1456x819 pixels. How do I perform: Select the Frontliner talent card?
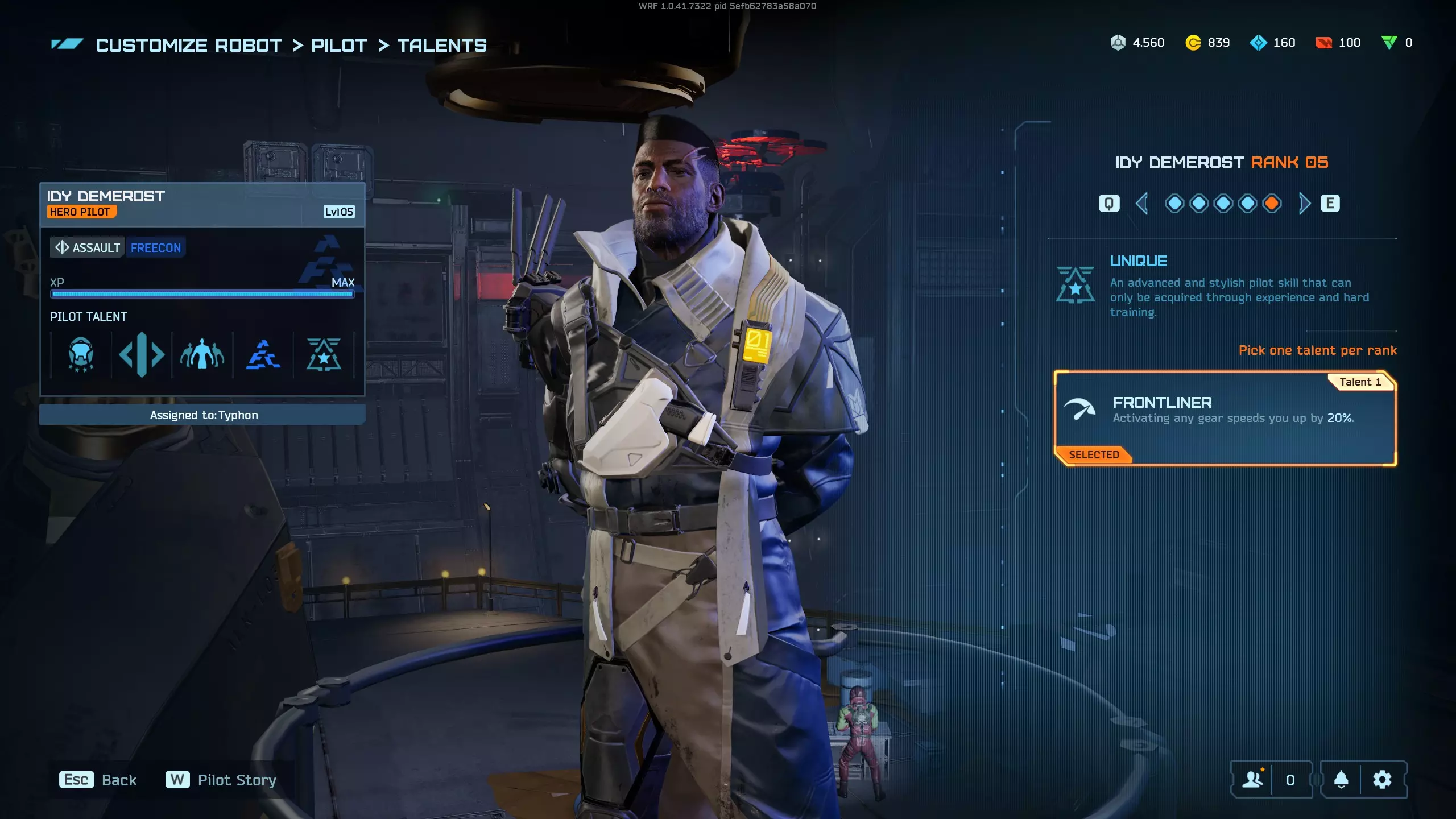click(1225, 418)
